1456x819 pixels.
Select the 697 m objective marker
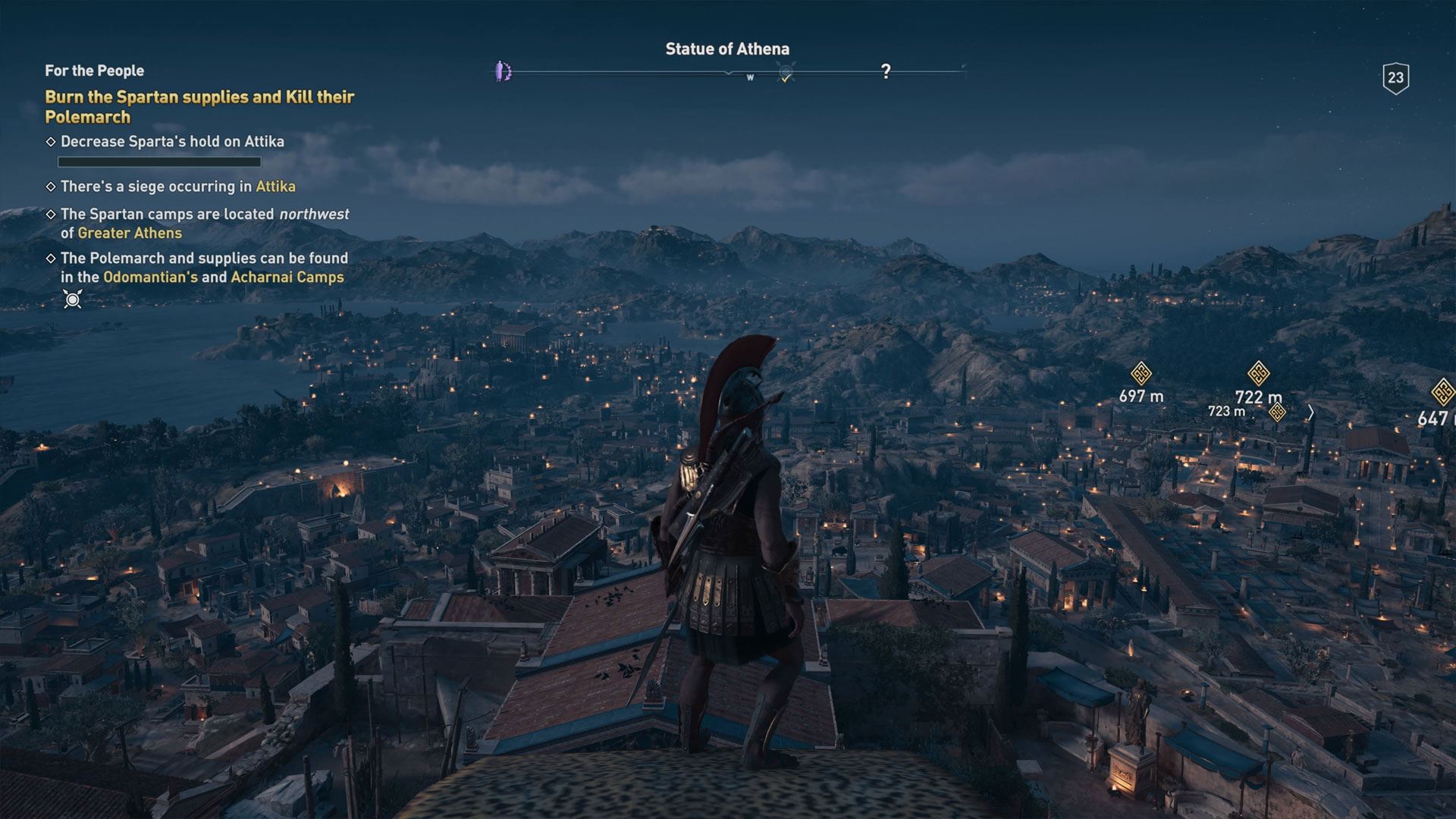pos(1141,374)
